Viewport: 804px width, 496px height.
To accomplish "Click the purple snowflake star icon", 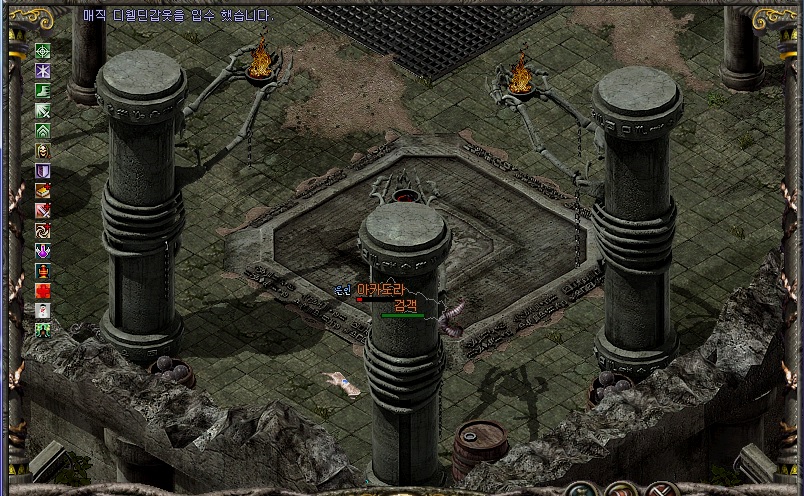I will tap(43, 71).
